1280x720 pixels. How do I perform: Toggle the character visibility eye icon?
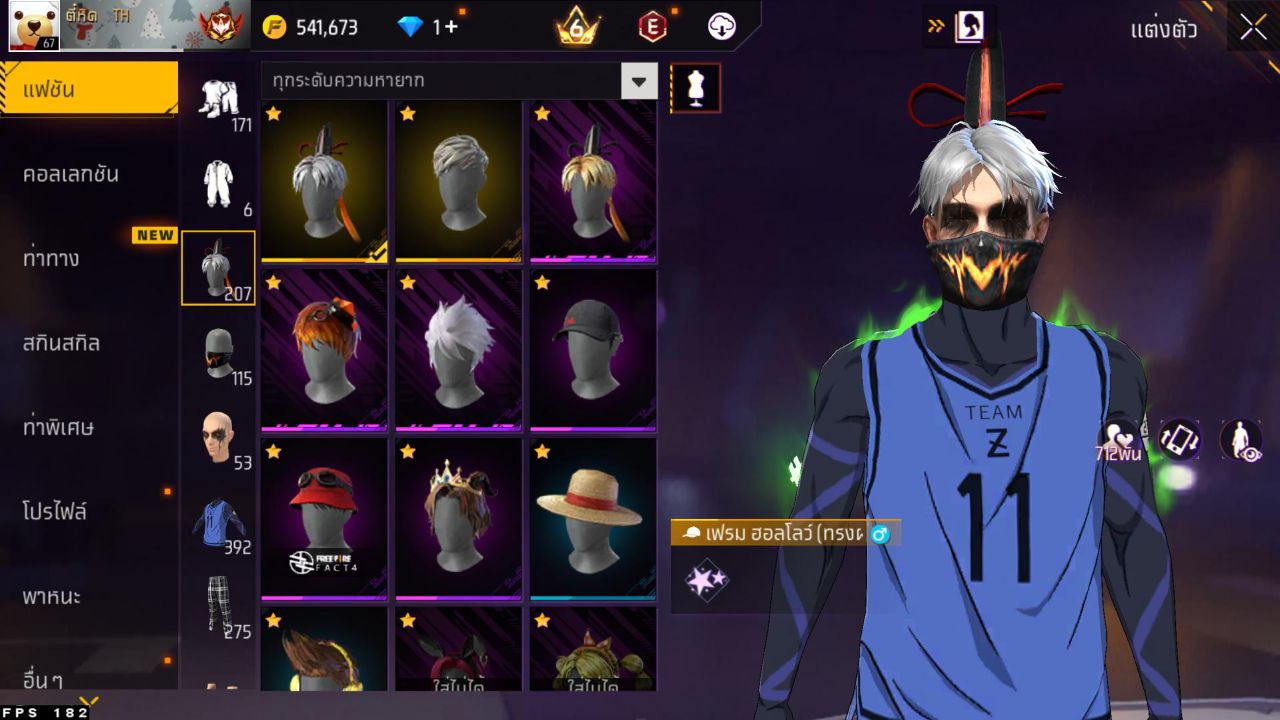click(1240, 440)
